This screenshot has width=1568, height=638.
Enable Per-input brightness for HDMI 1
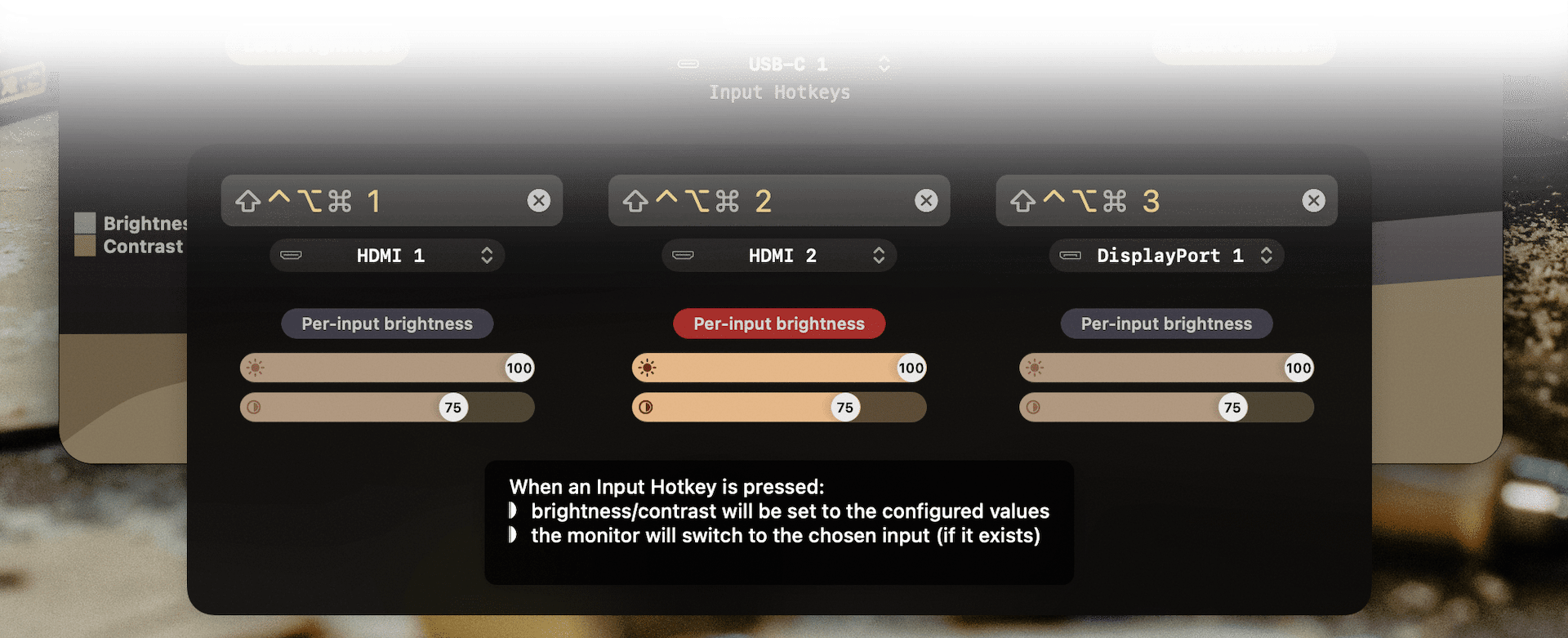pos(387,323)
